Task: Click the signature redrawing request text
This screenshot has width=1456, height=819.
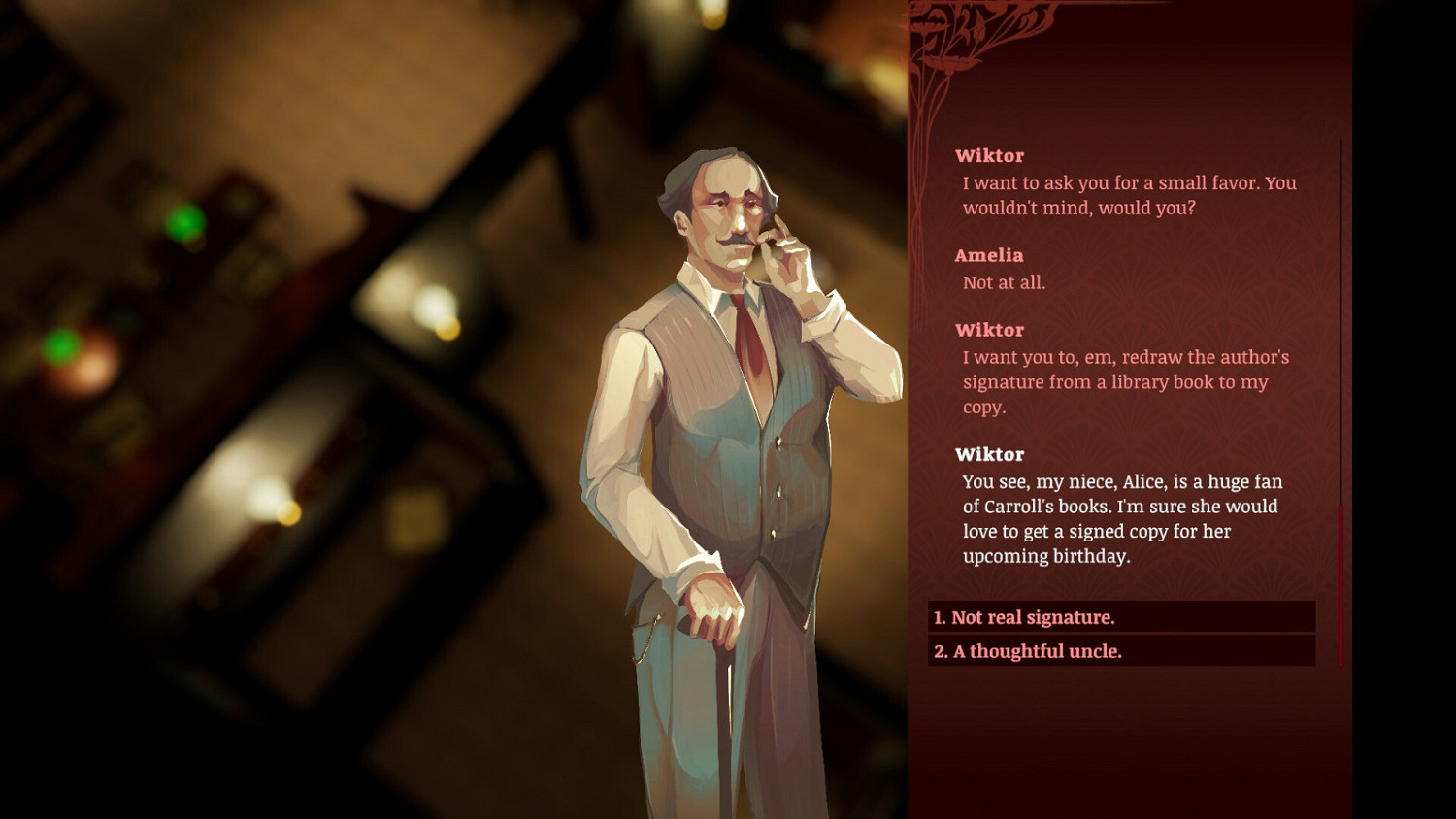Action: 1121,381
